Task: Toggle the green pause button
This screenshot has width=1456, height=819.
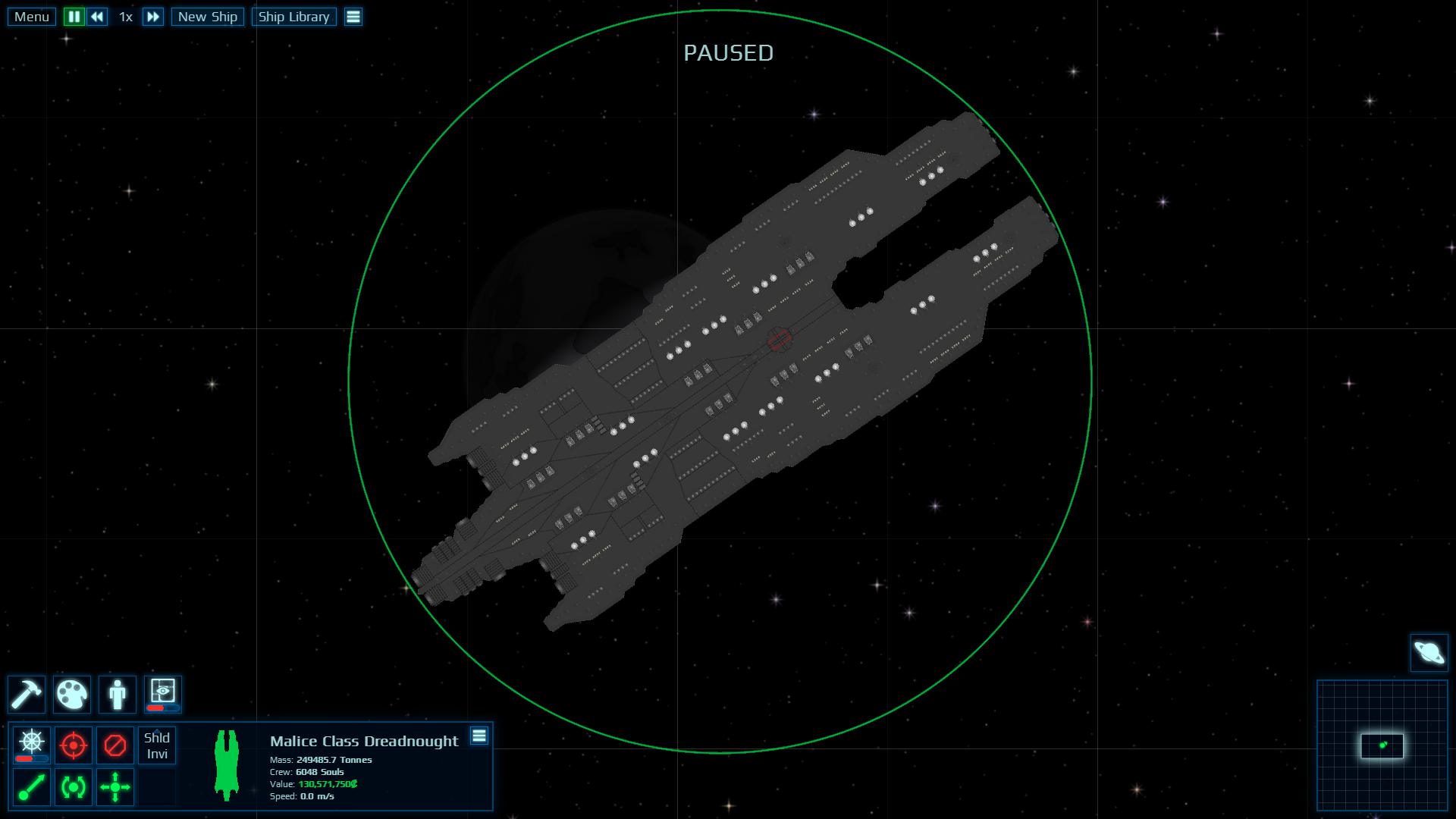Action: [74, 17]
